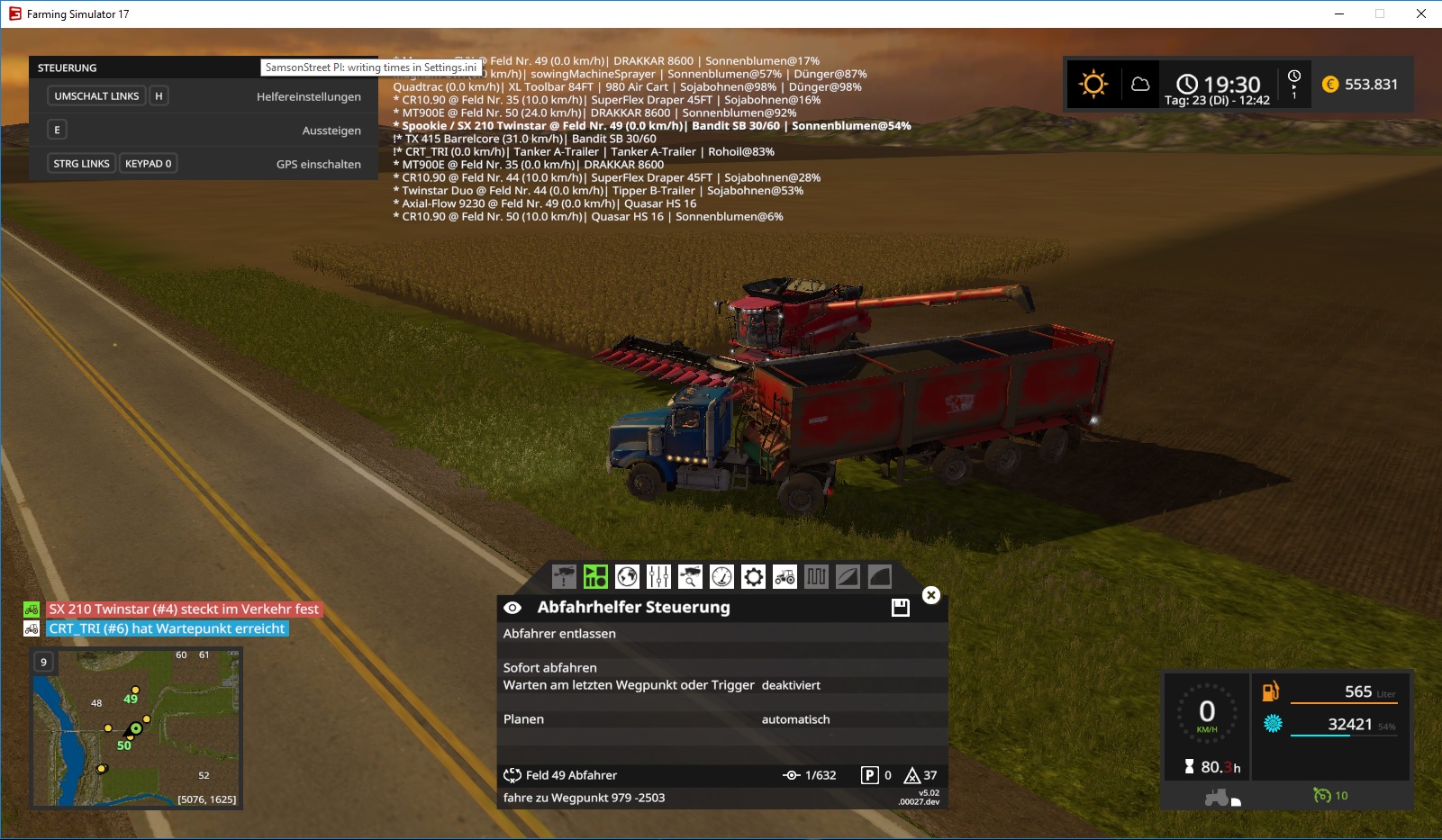1442x840 pixels.
Task: Open the Courseplay fine-tune sliders settings page
Action: click(660, 577)
